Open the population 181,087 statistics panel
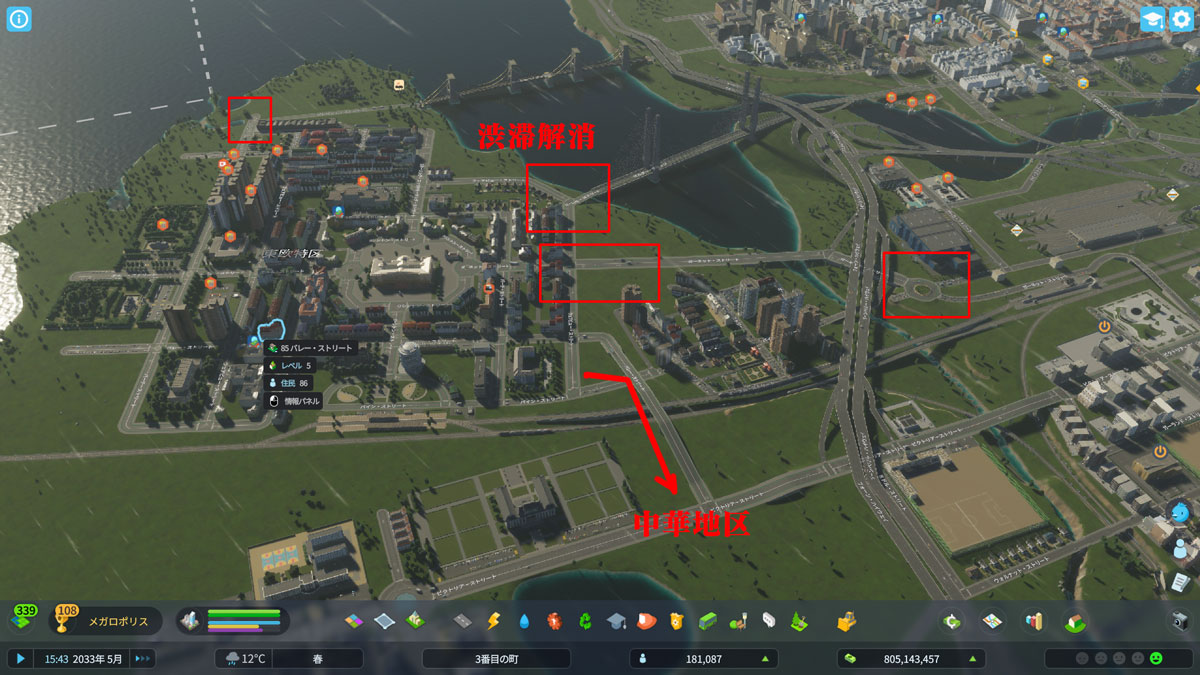 coord(704,659)
